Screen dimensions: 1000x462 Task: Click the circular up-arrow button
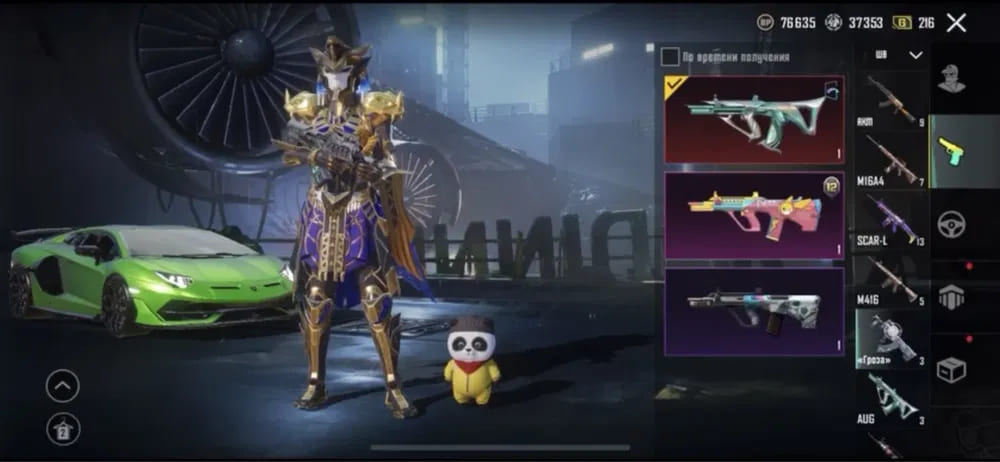click(62, 385)
